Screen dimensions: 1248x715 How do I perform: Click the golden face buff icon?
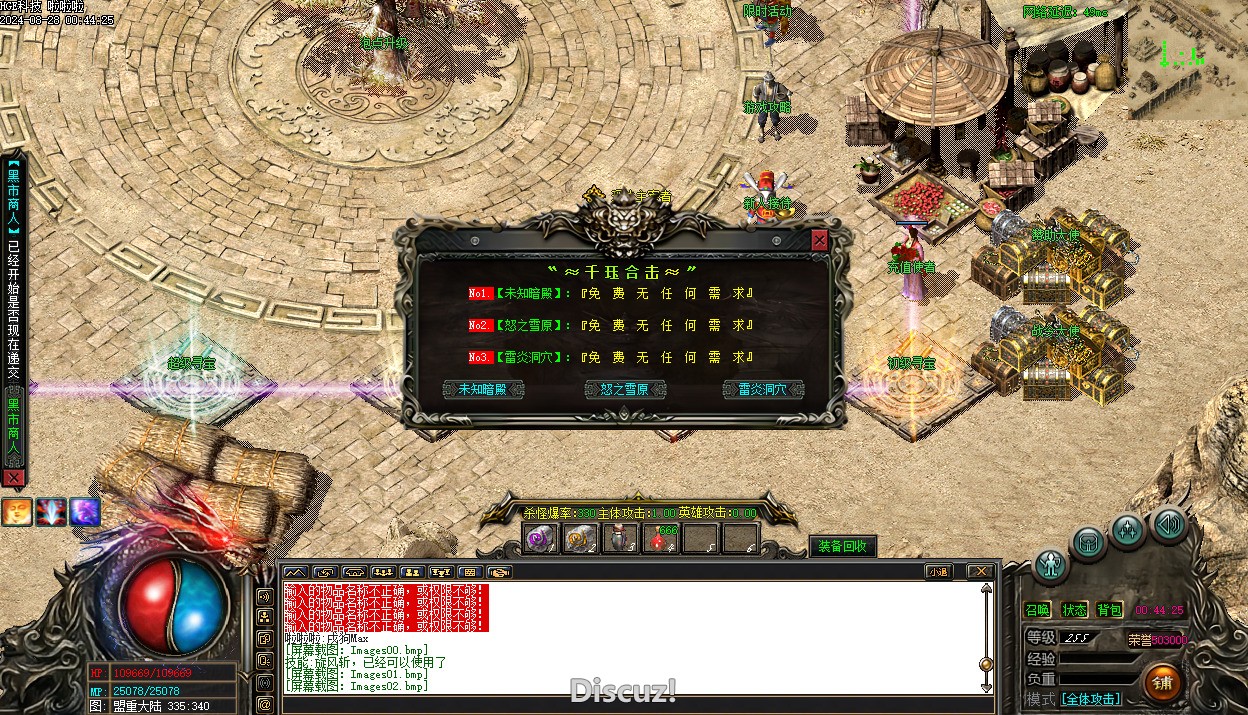16,512
